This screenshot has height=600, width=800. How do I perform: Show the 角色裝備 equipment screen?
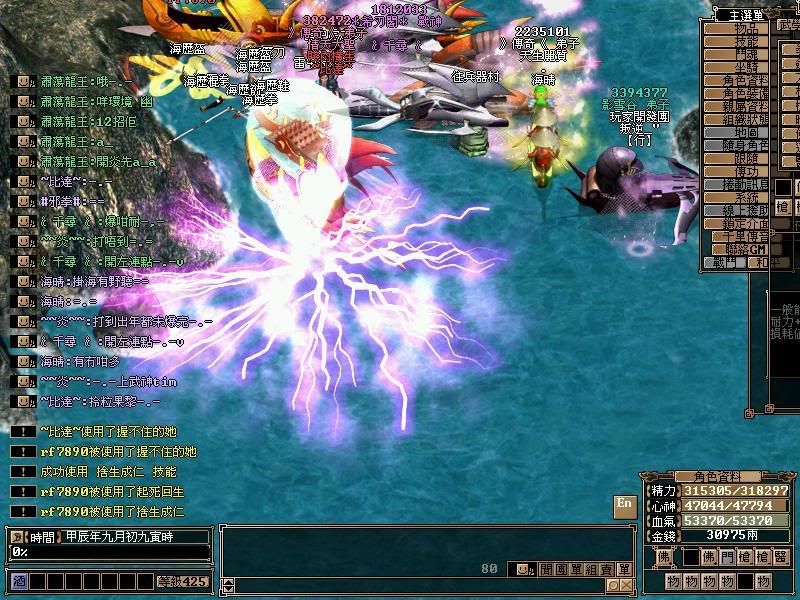click(747, 93)
